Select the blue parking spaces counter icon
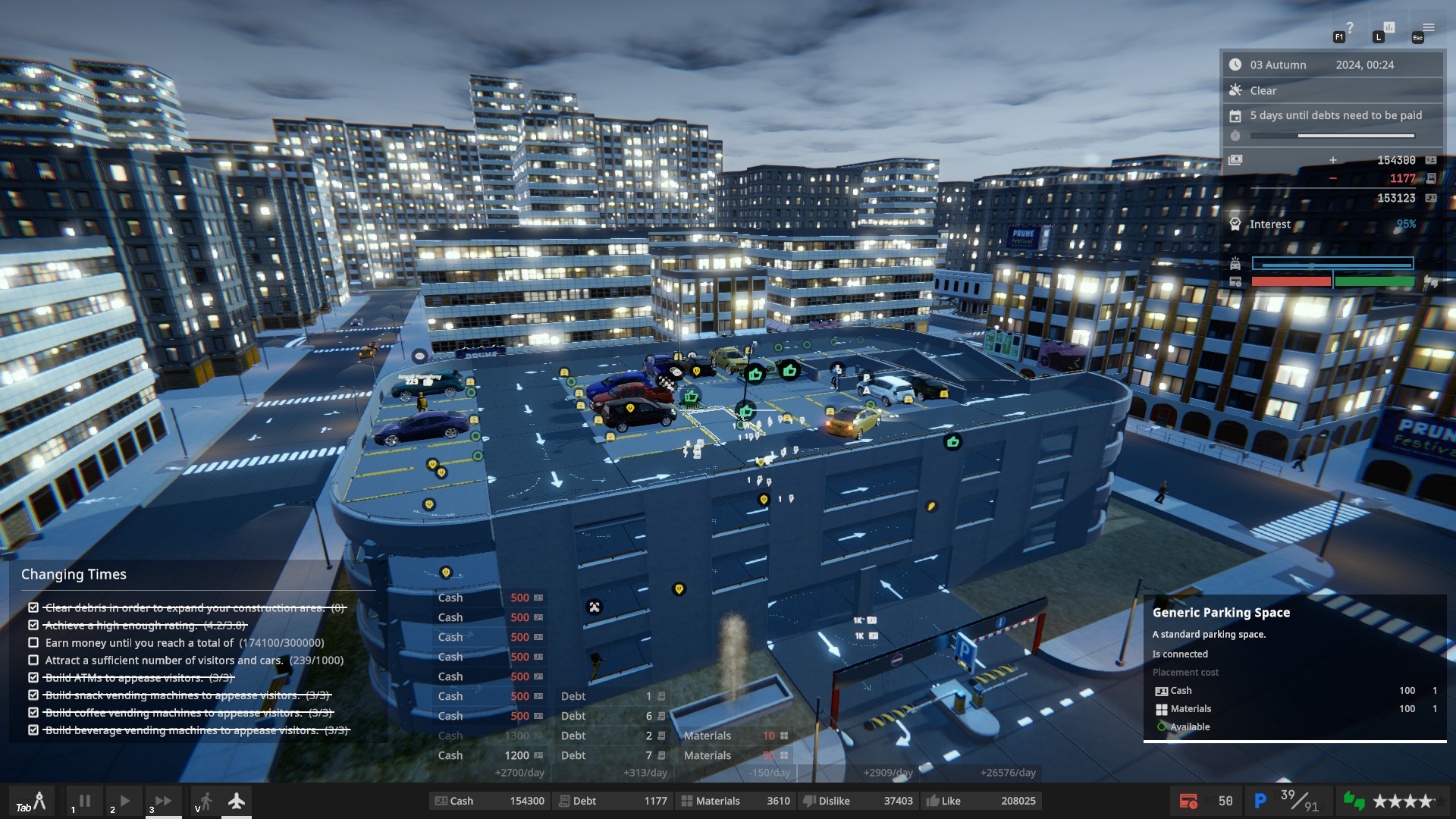The image size is (1456, 819). (x=1261, y=800)
